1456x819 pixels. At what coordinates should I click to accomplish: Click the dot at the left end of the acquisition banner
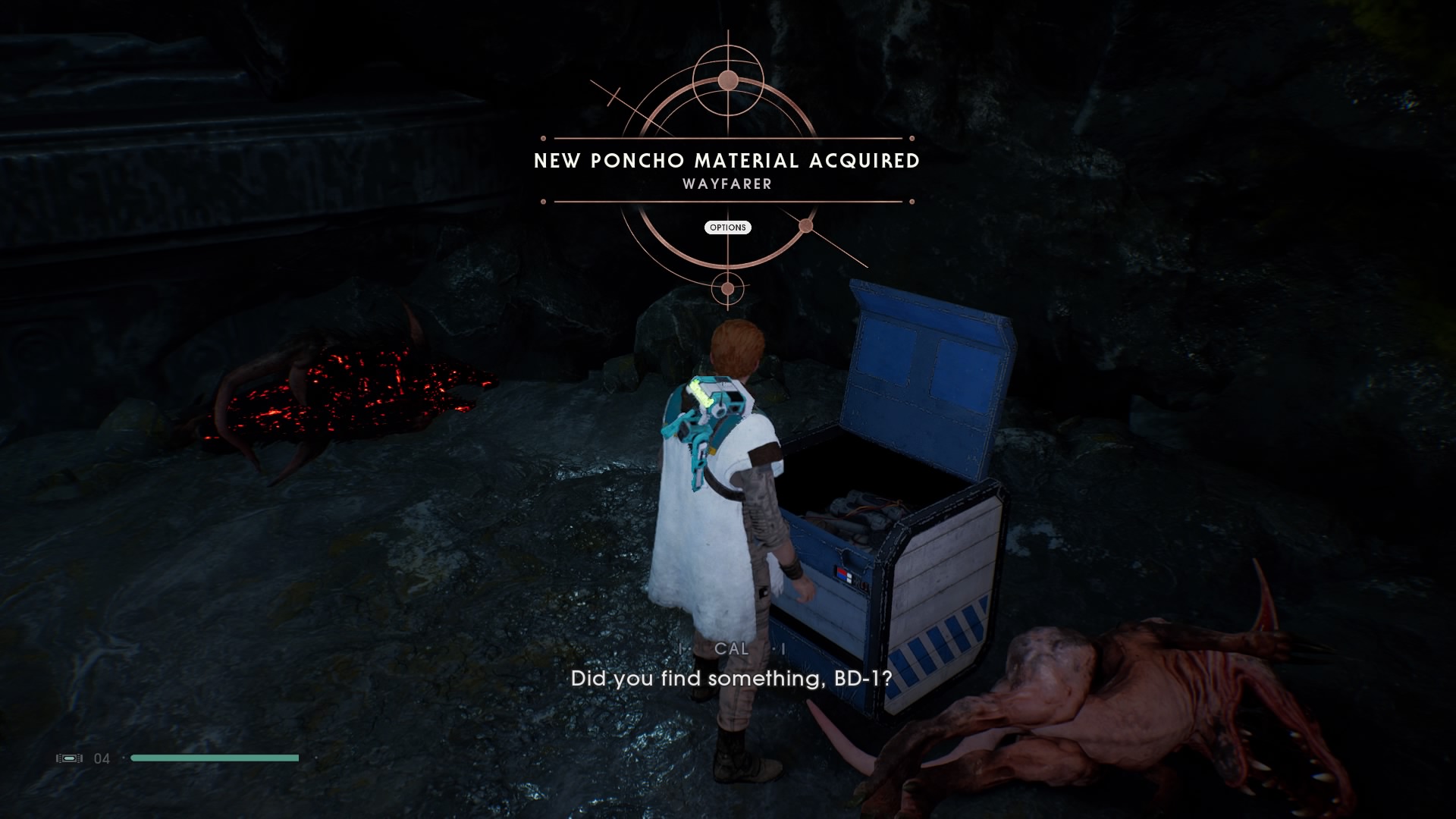click(x=542, y=138)
